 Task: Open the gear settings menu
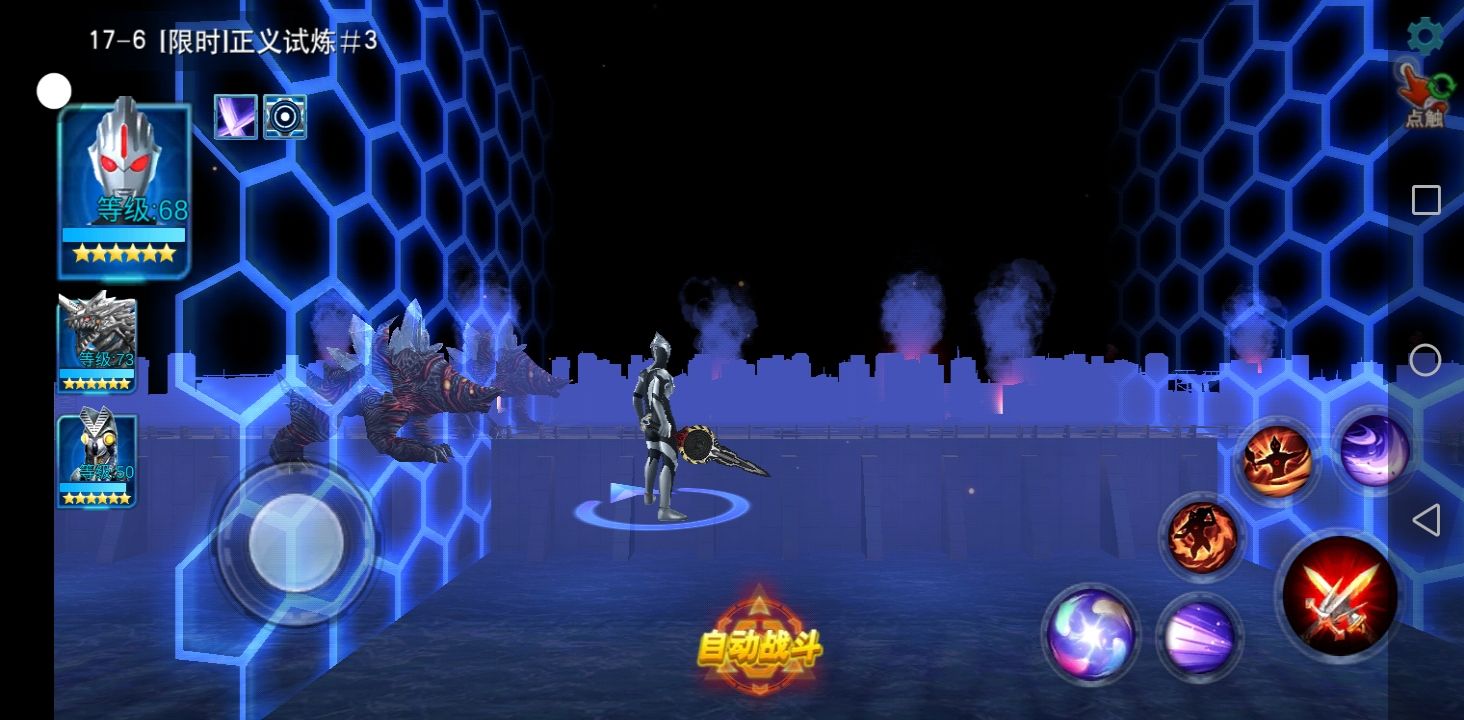[1425, 36]
